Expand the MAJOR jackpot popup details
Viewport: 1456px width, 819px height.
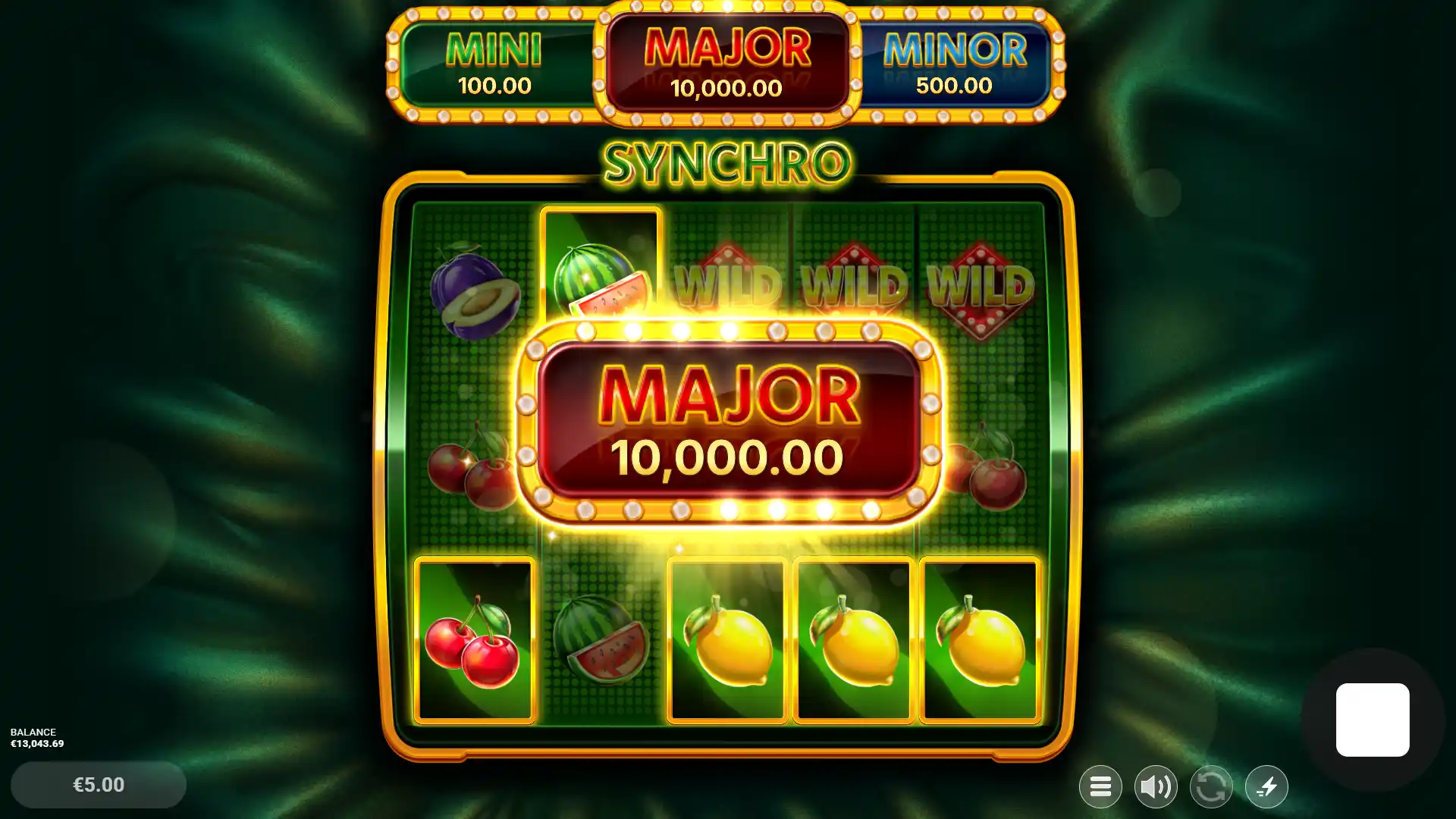[x=728, y=421]
